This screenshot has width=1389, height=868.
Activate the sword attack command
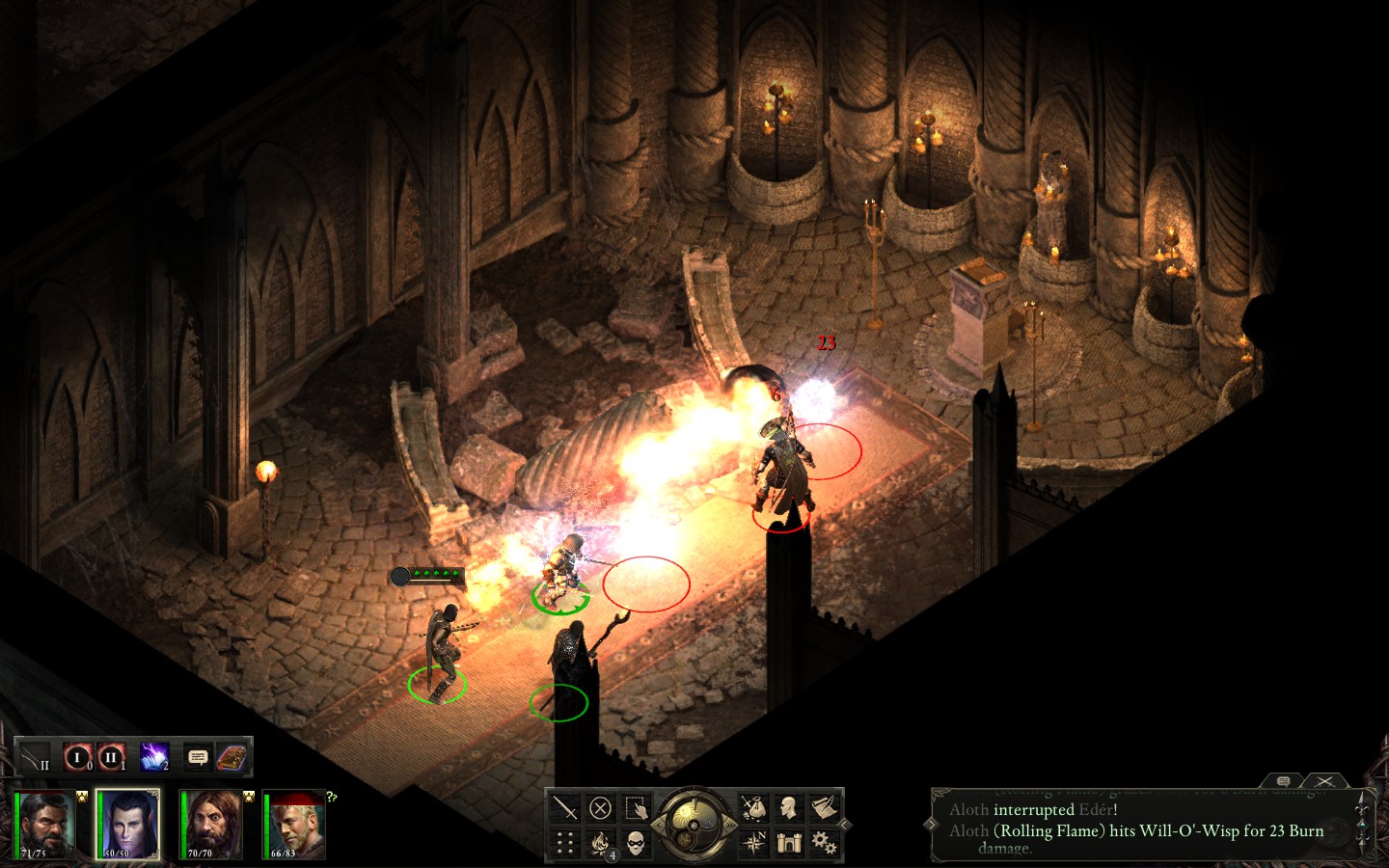point(565,808)
